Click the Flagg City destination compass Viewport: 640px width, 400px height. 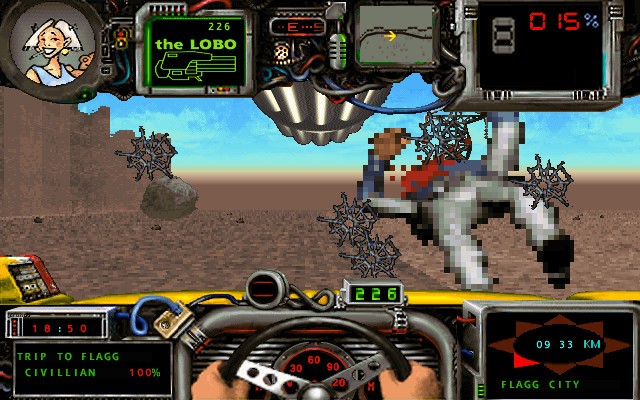point(553,345)
